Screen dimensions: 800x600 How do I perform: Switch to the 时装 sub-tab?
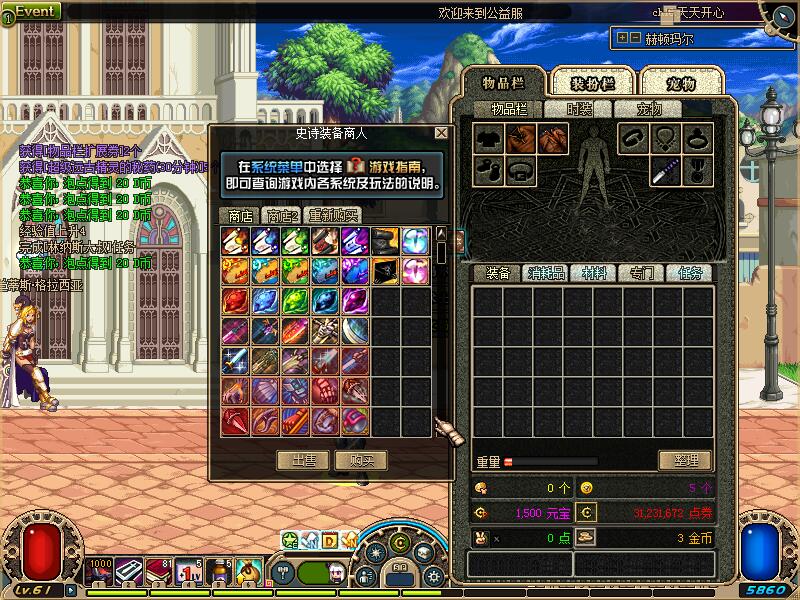click(579, 109)
